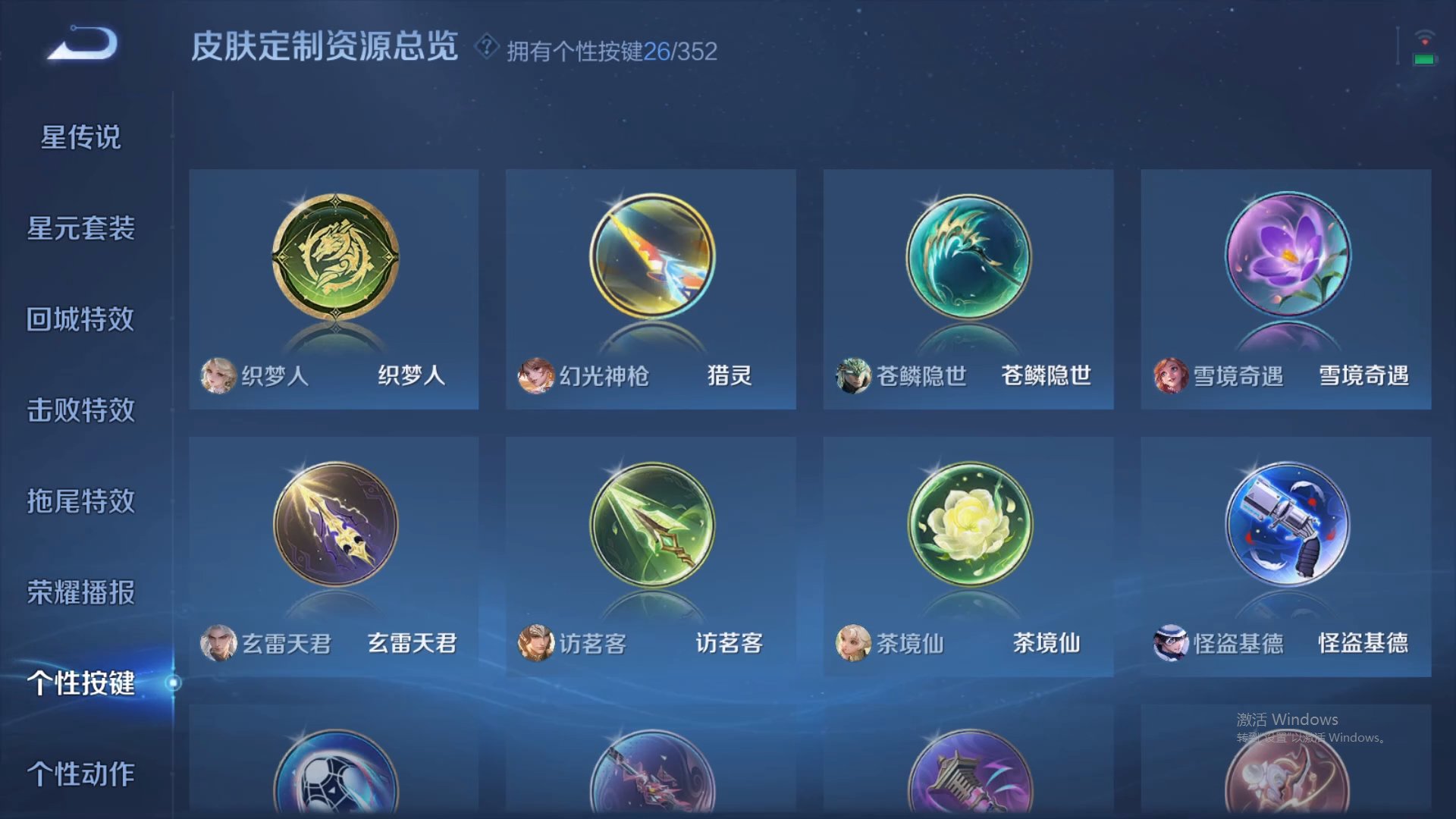Open the help question mark beside the title

pyautogui.click(x=485, y=50)
